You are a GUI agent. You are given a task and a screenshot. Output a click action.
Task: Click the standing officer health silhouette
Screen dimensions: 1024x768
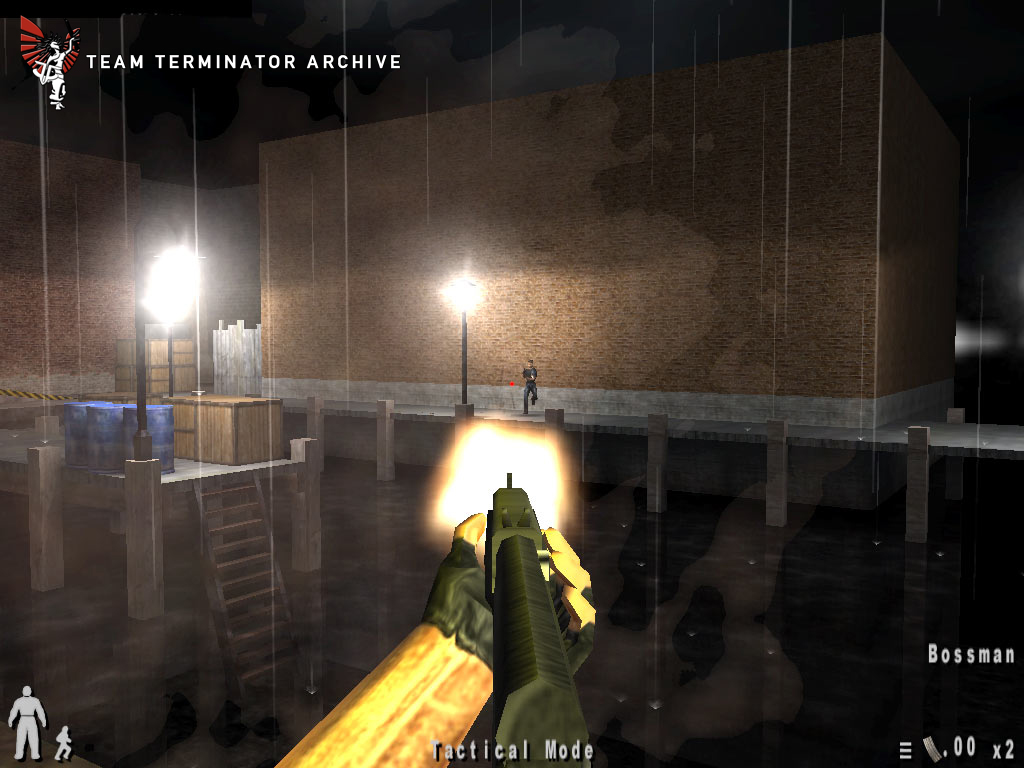(26, 723)
